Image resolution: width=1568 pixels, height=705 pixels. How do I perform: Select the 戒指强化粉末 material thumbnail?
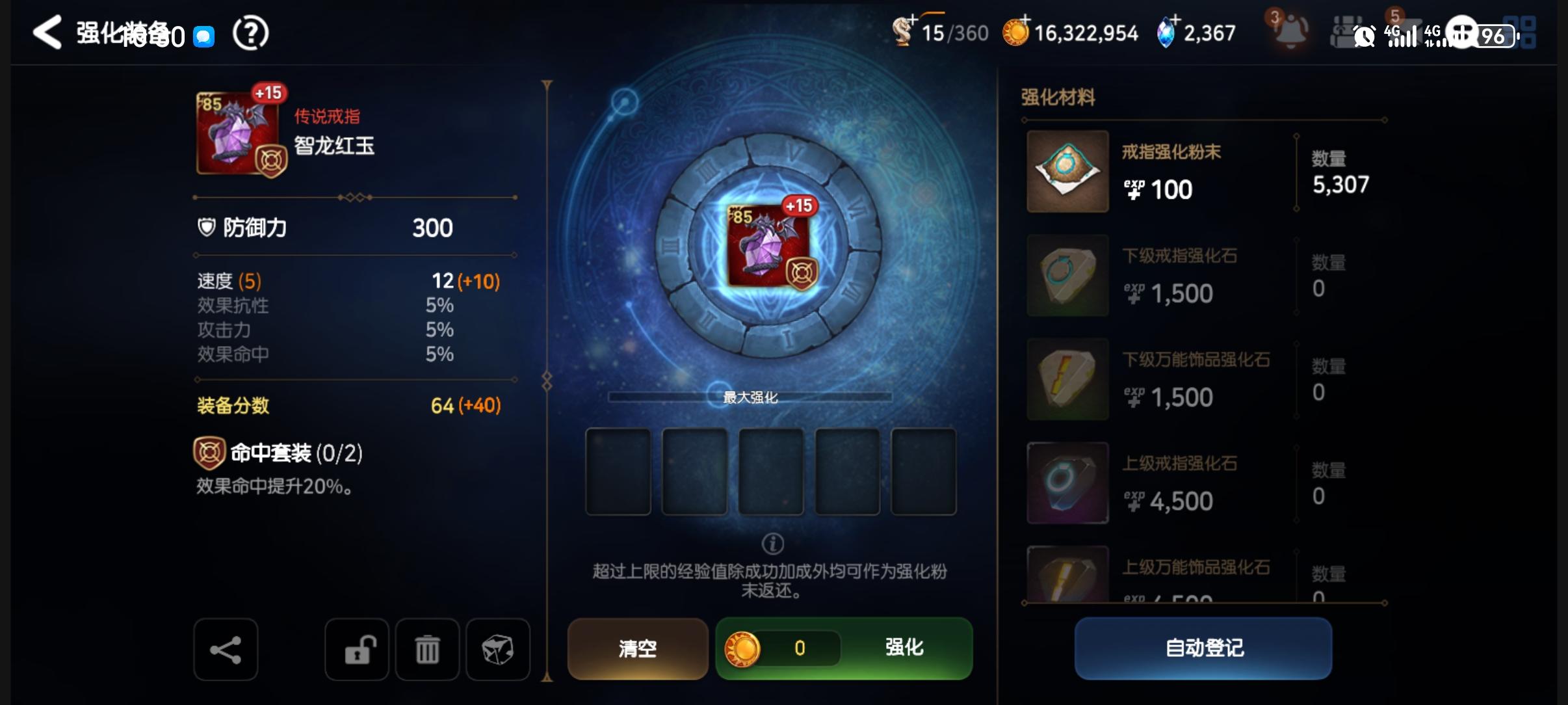tap(1068, 172)
